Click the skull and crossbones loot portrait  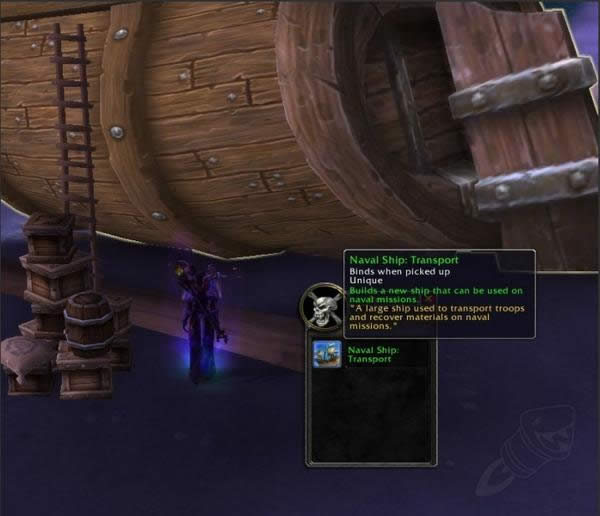pos(322,309)
